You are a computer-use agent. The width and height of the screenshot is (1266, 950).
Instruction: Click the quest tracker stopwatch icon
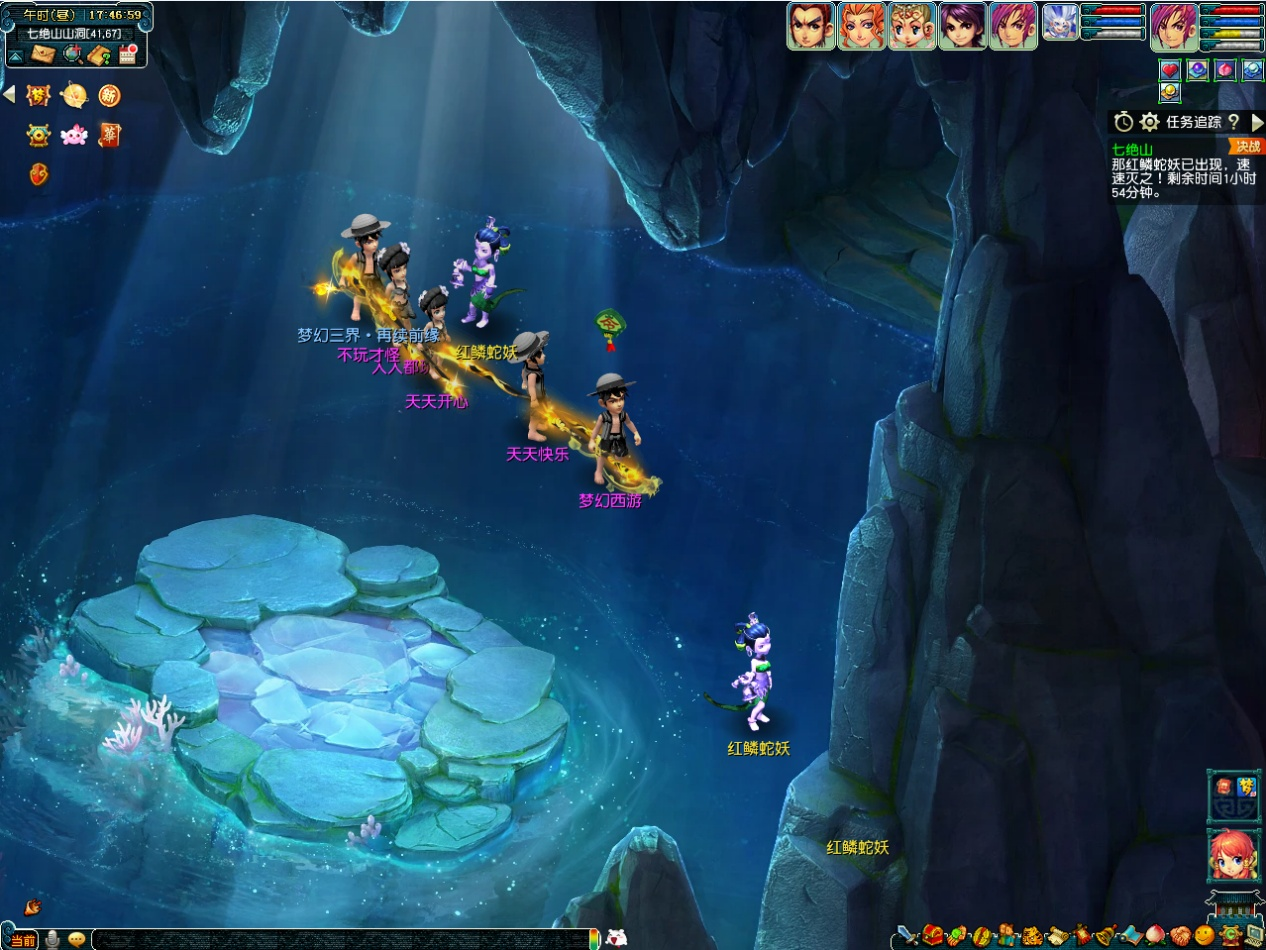tap(1124, 122)
